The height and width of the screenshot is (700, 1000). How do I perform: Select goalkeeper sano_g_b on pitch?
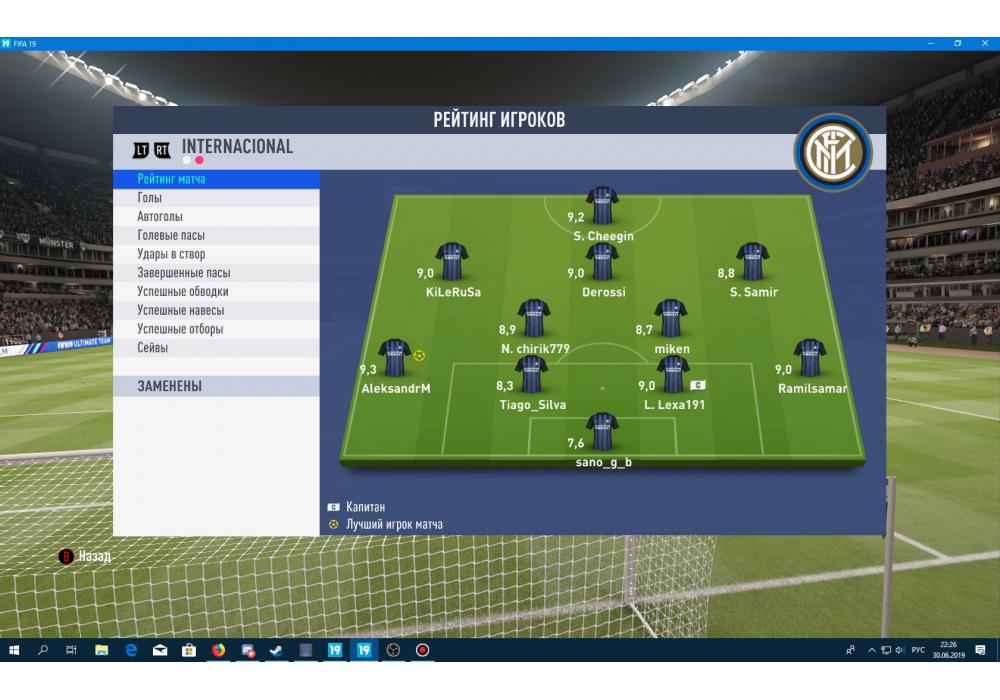[x=602, y=432]
